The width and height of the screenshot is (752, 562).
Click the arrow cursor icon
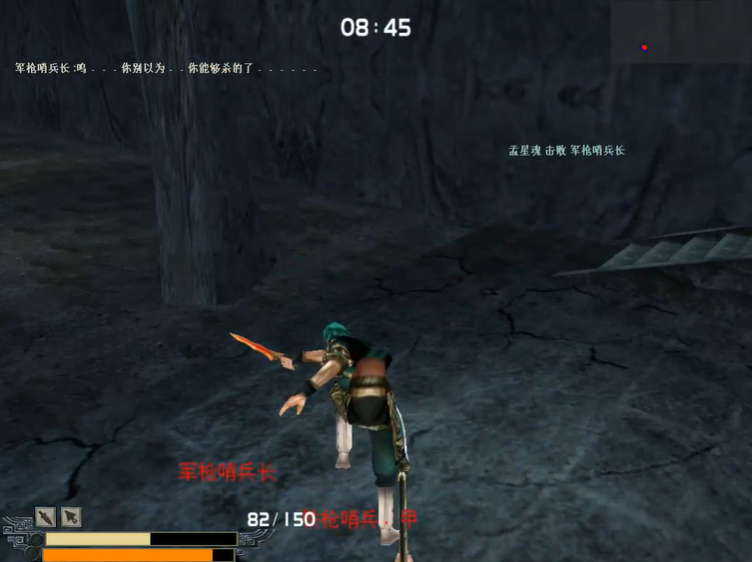(71, 517)
